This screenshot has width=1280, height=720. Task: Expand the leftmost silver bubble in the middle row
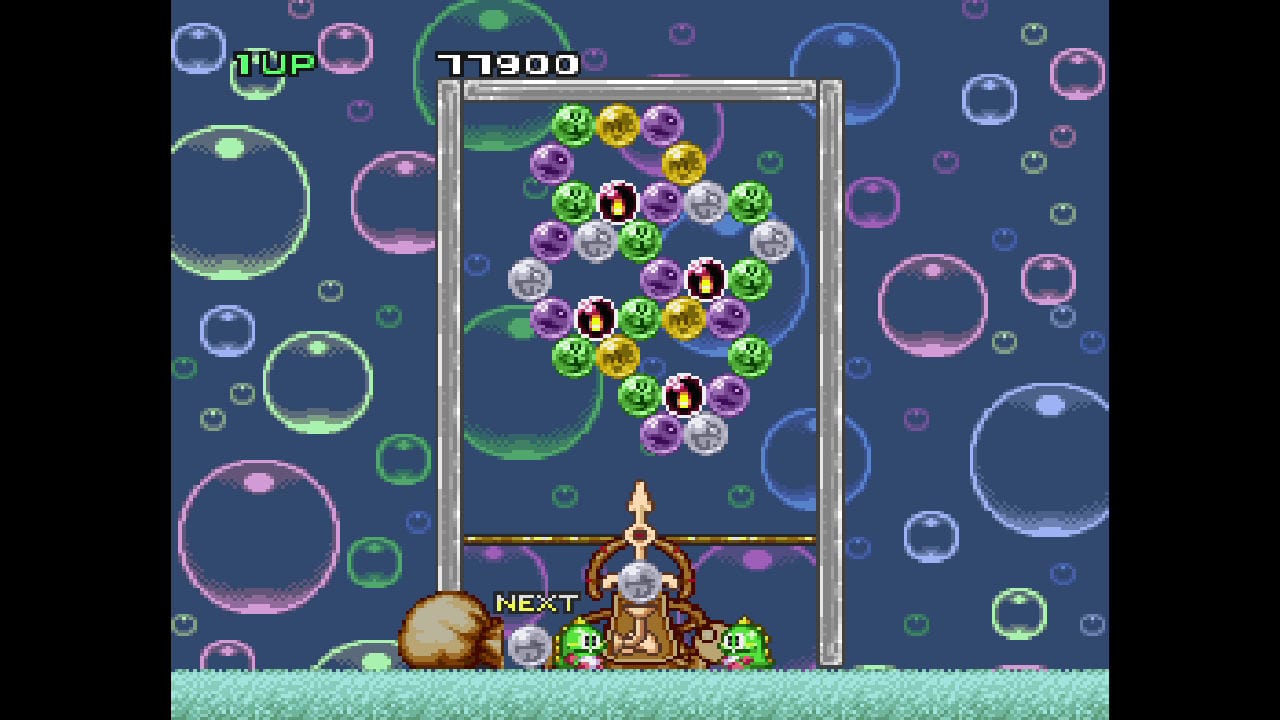[527, 278]
